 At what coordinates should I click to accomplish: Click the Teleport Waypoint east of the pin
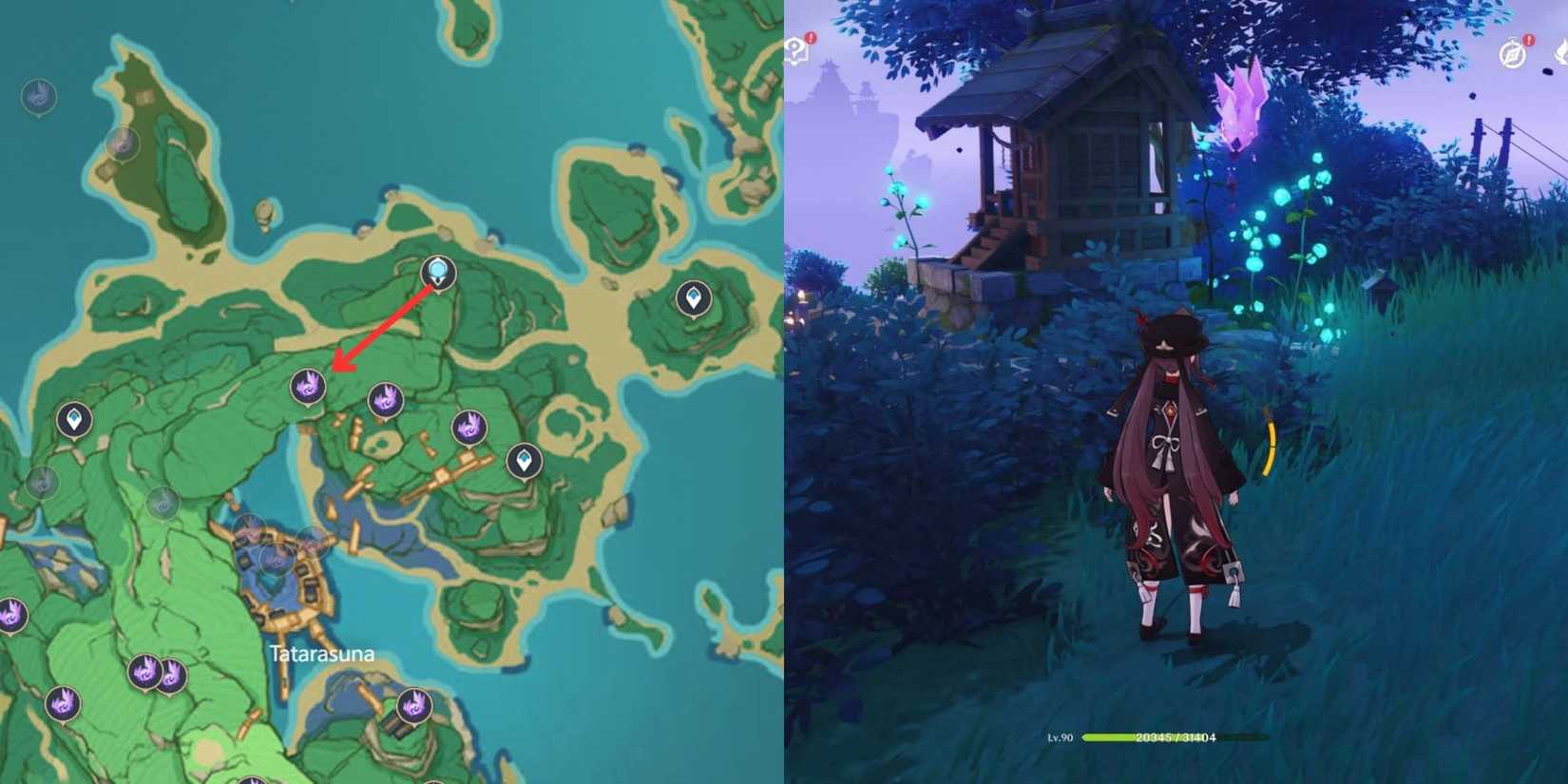694,296
